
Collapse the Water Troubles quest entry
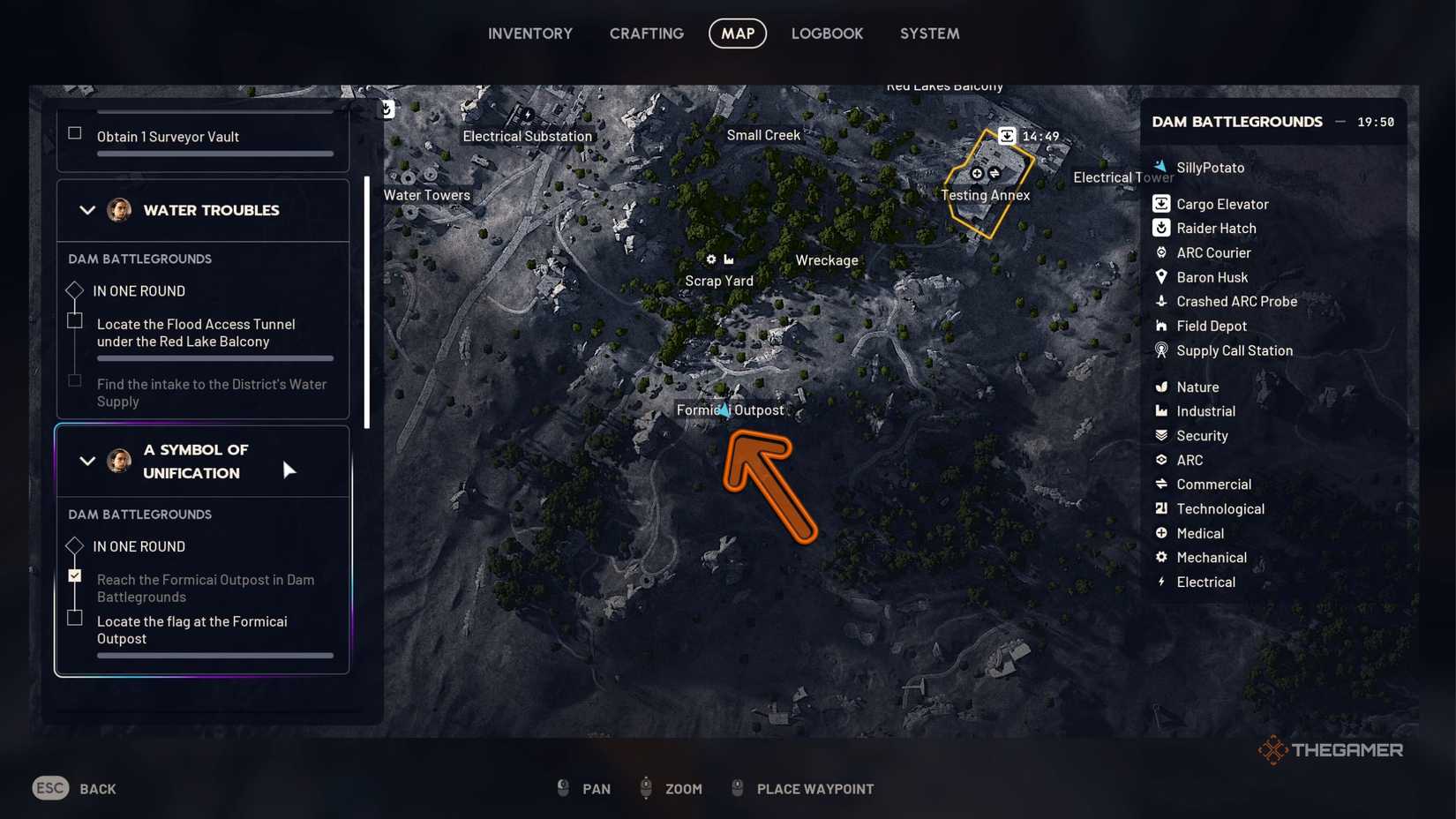click(86, 210)
